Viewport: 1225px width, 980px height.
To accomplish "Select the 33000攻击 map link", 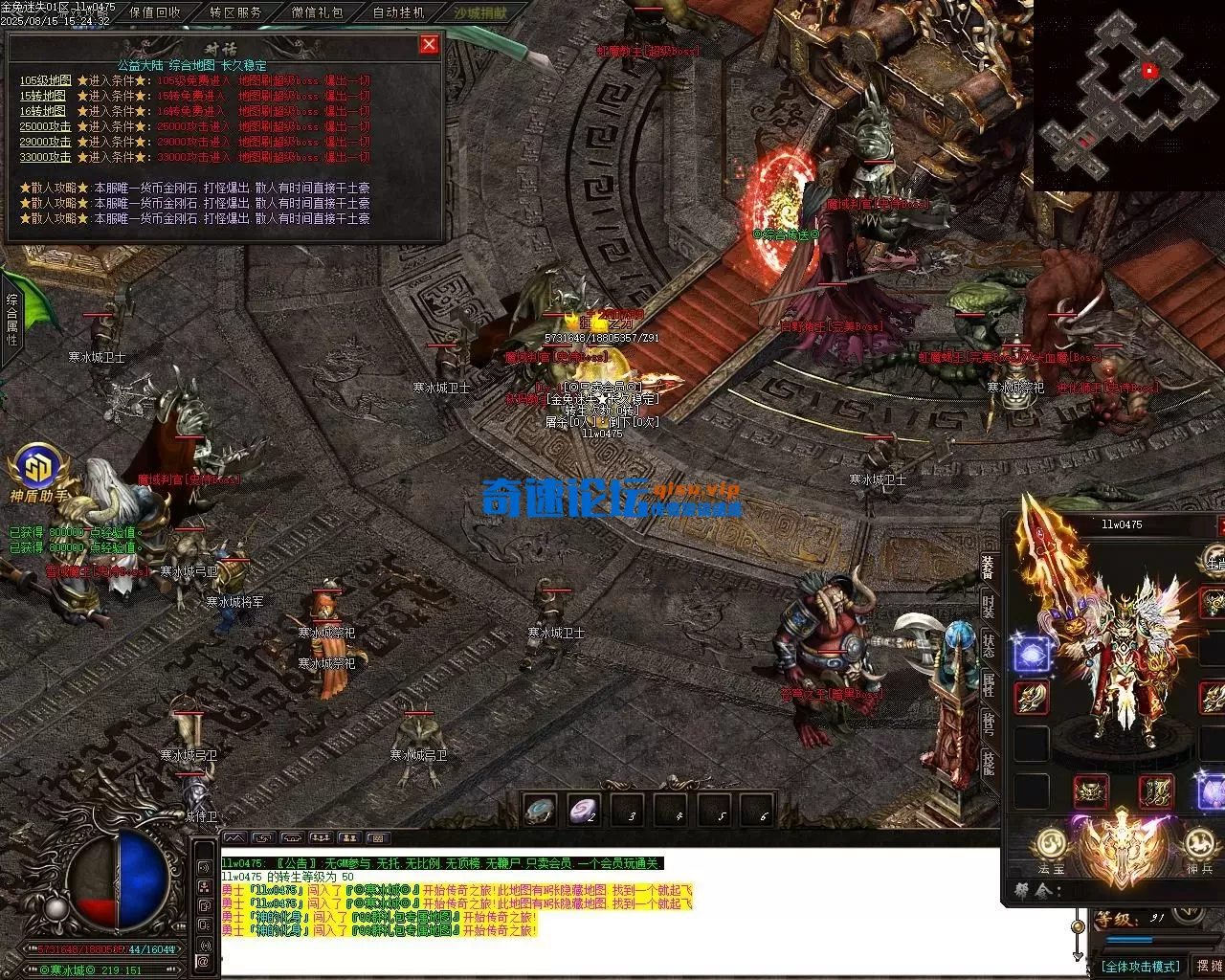I will 45,157.
